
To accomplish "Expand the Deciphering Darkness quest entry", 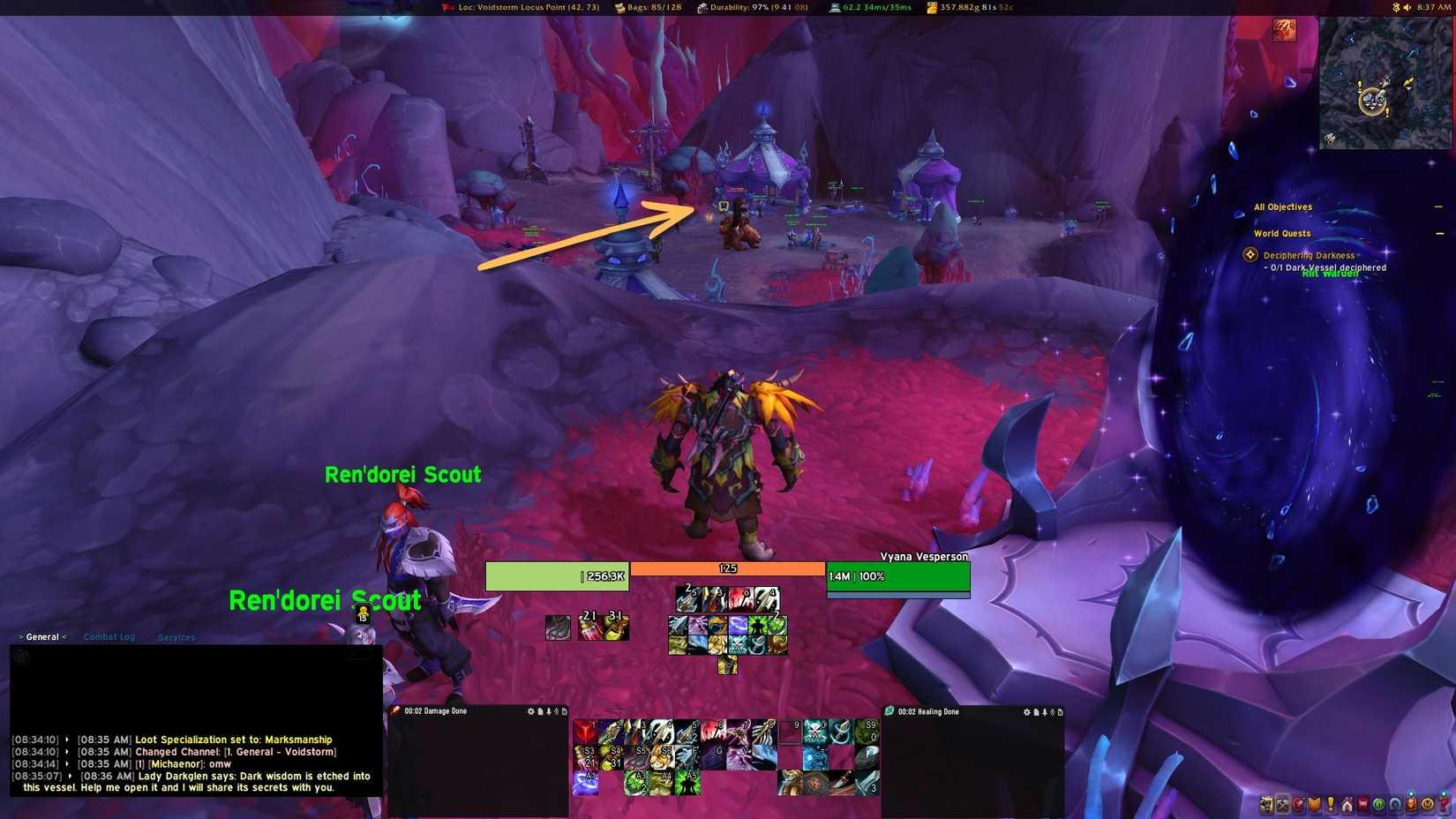I will (x=1250, y=254).
